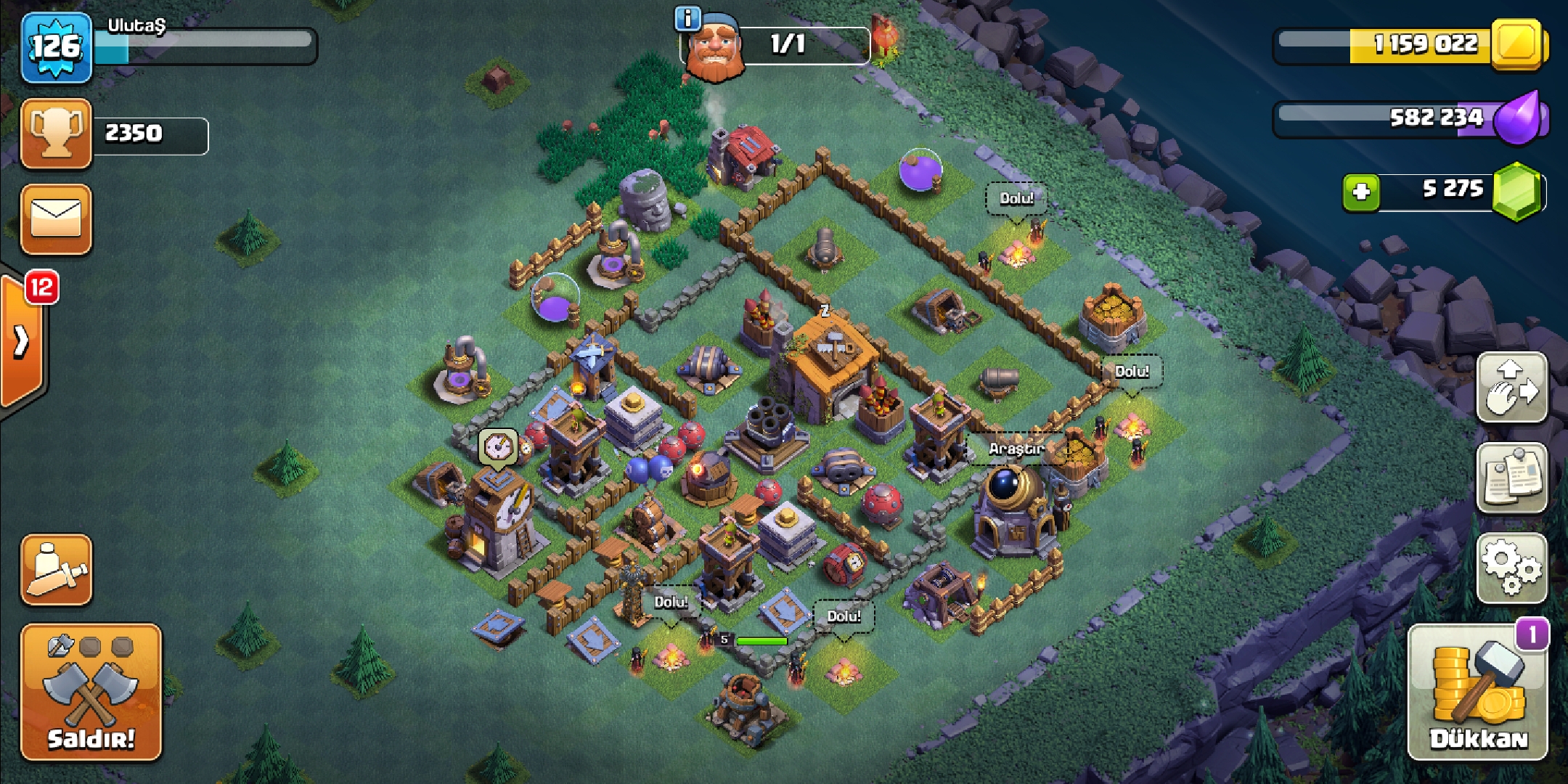Tap the Clock Tower boost timer bubble
The image size is (1568, 784).
(x=498, y=446)
